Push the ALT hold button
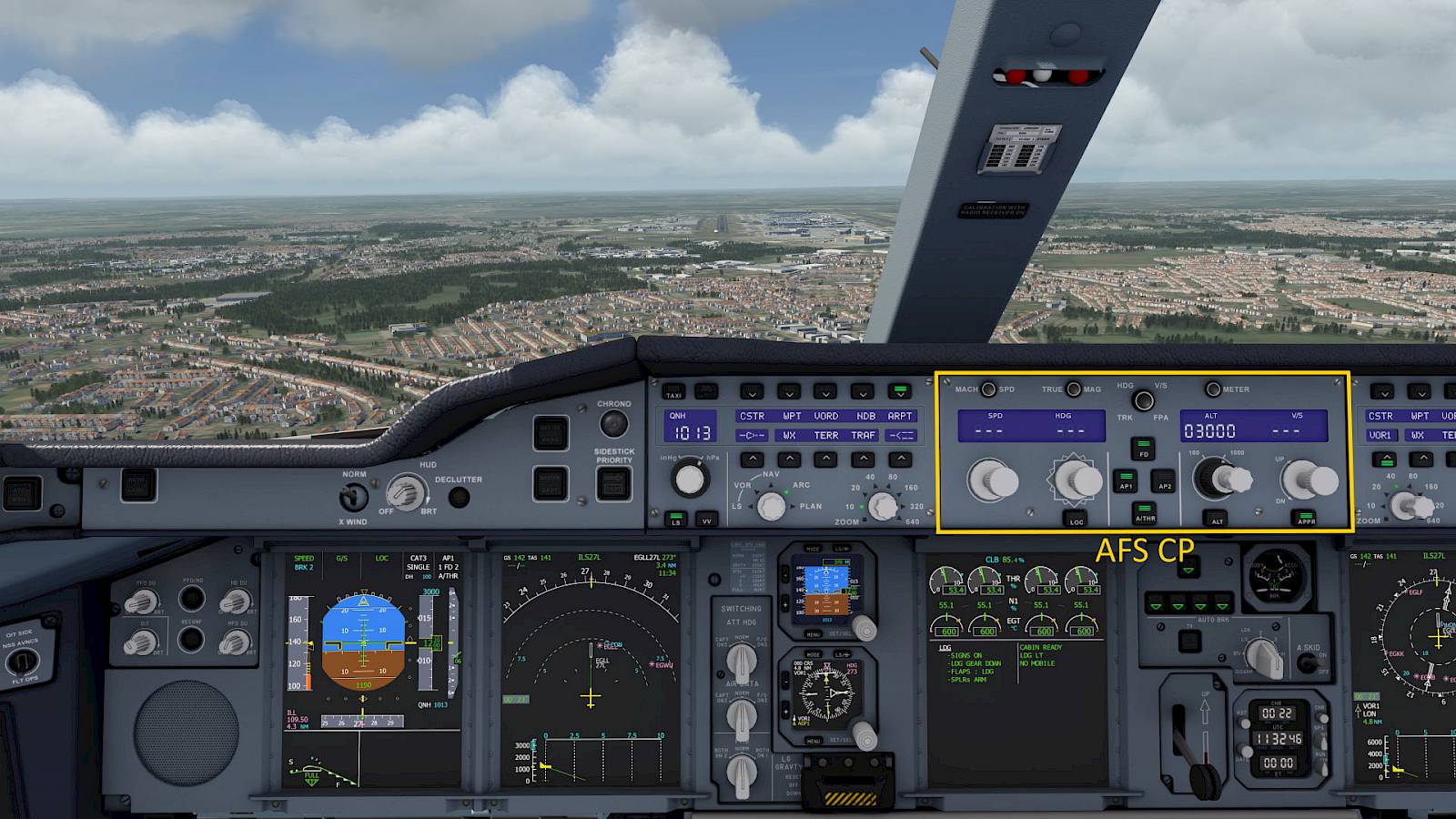The height and width of the screenshot is (819, 1456). pos(1217,517)
